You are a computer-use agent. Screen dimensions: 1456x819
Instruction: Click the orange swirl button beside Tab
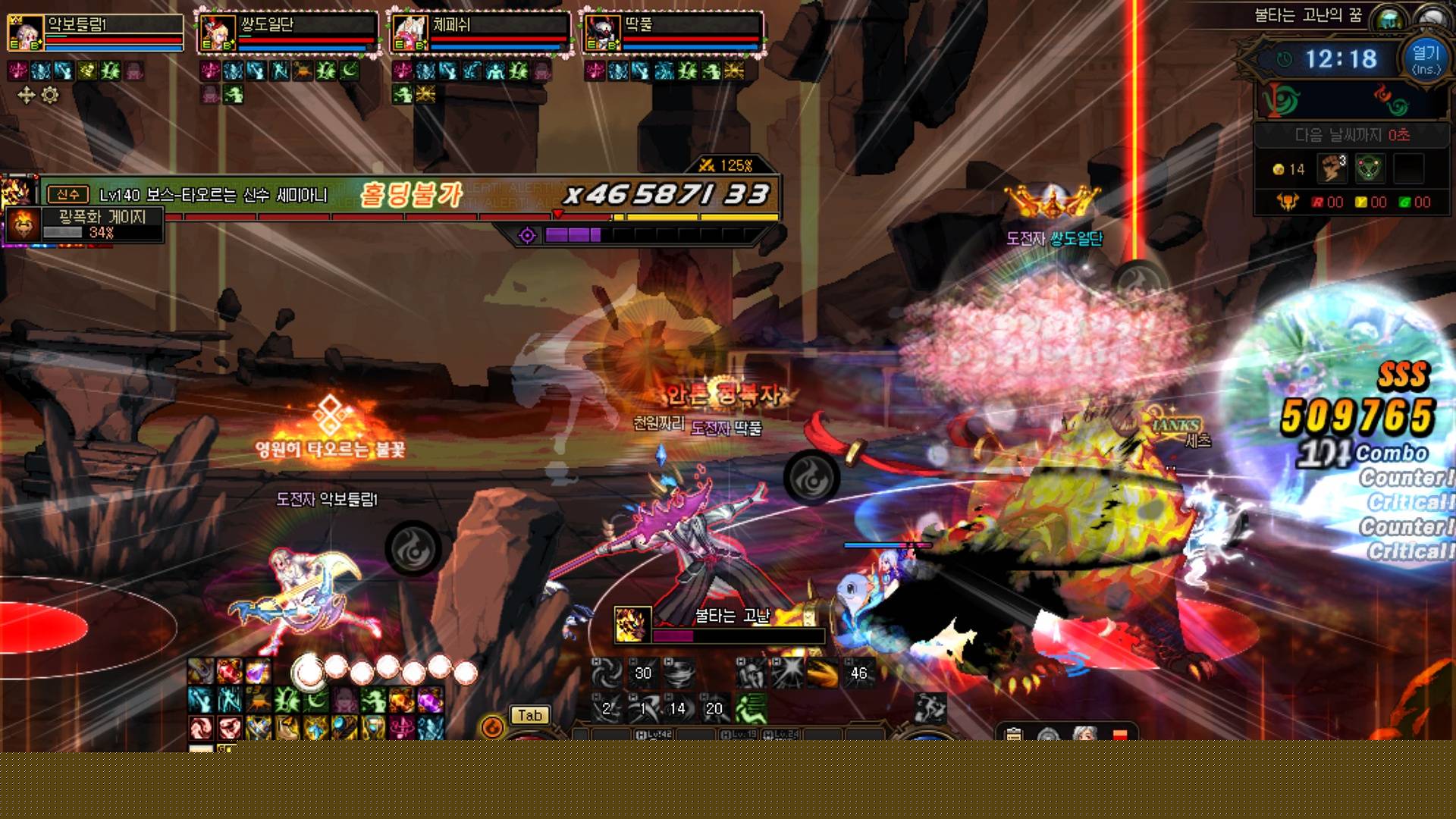[492, 727]
